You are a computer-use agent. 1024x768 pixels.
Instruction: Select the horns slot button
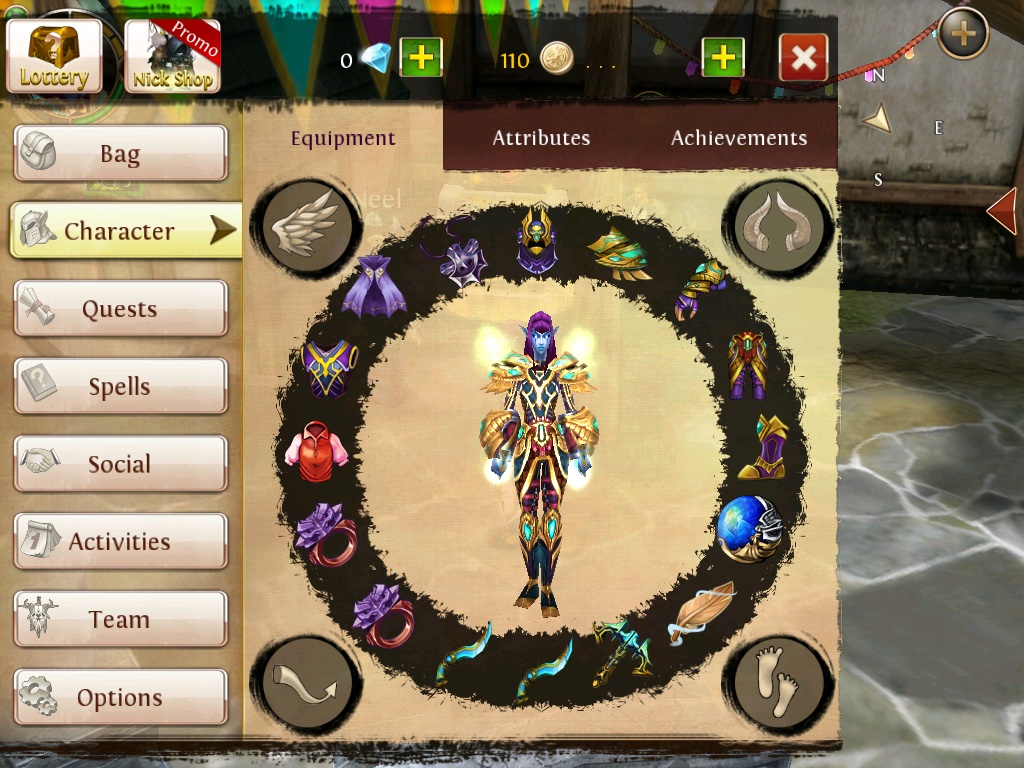click(x=779, y=226)
